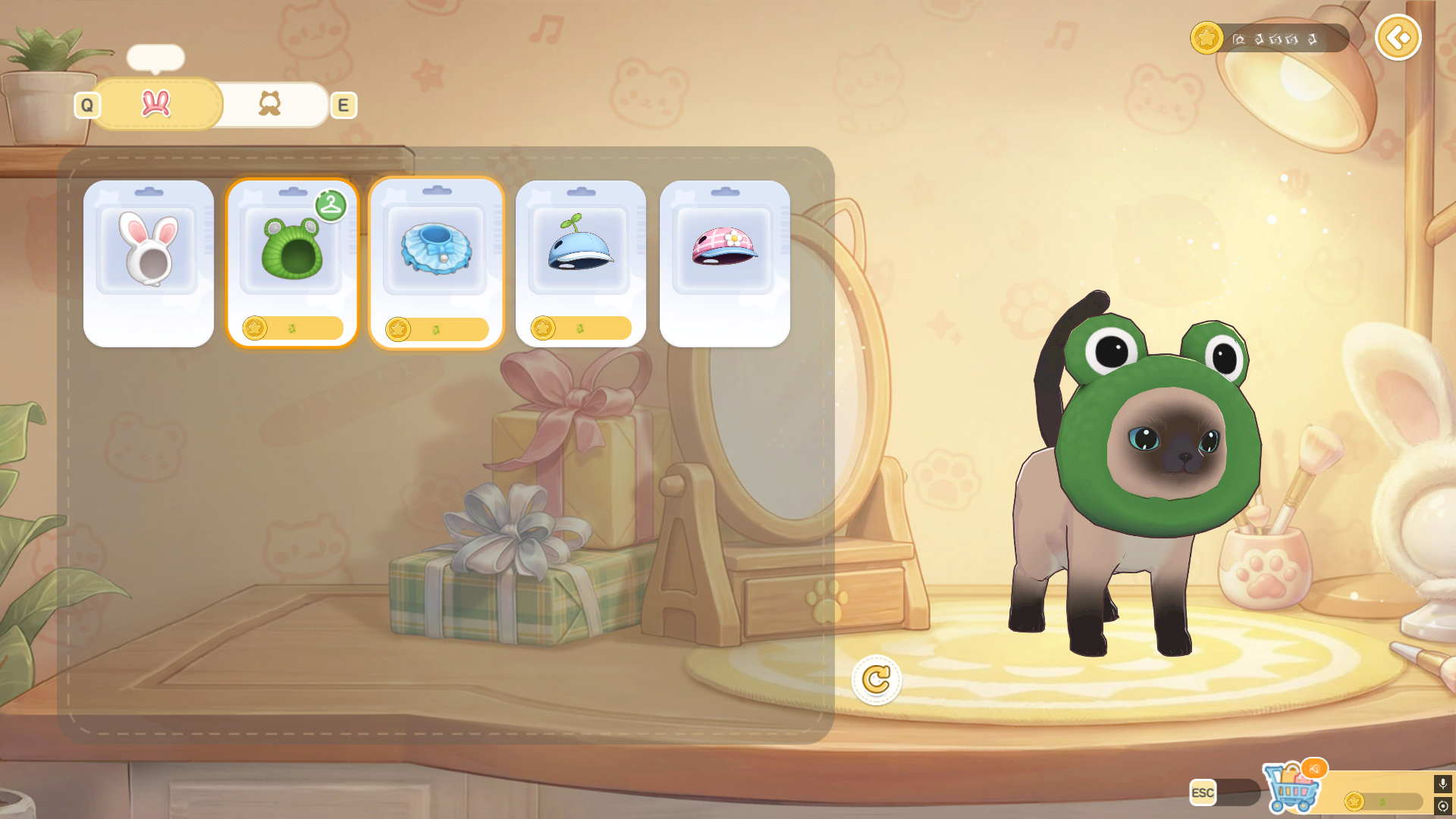The width and height of the screenshot is (1456, 819).
Task: Tap the green hanger badge on frog hat
Action: coord(330,204)
